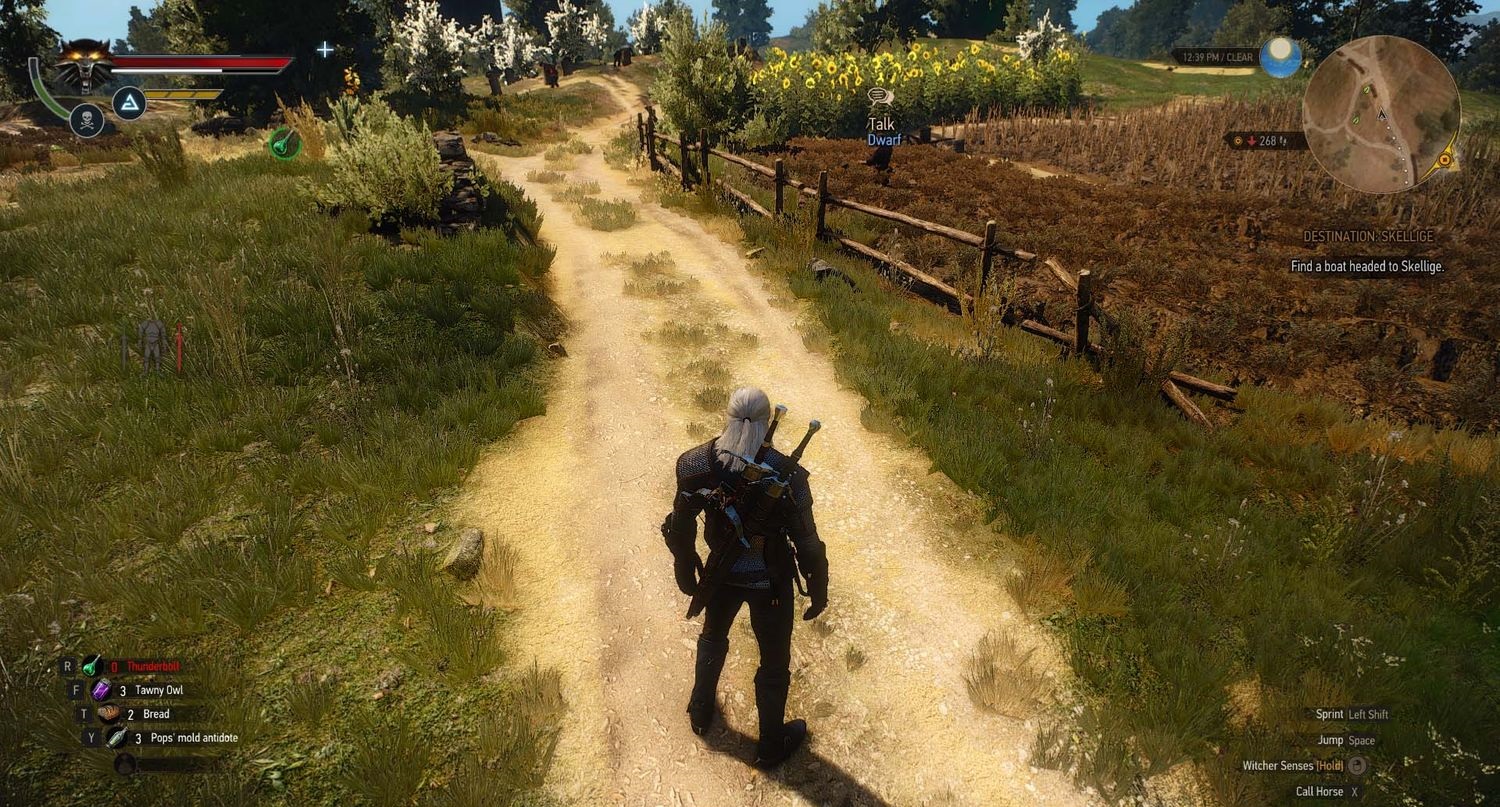The height and width of the screenshot is (807, 1500).
Task: Select the Thunderbolt potion icon
Action: point(92,665)
